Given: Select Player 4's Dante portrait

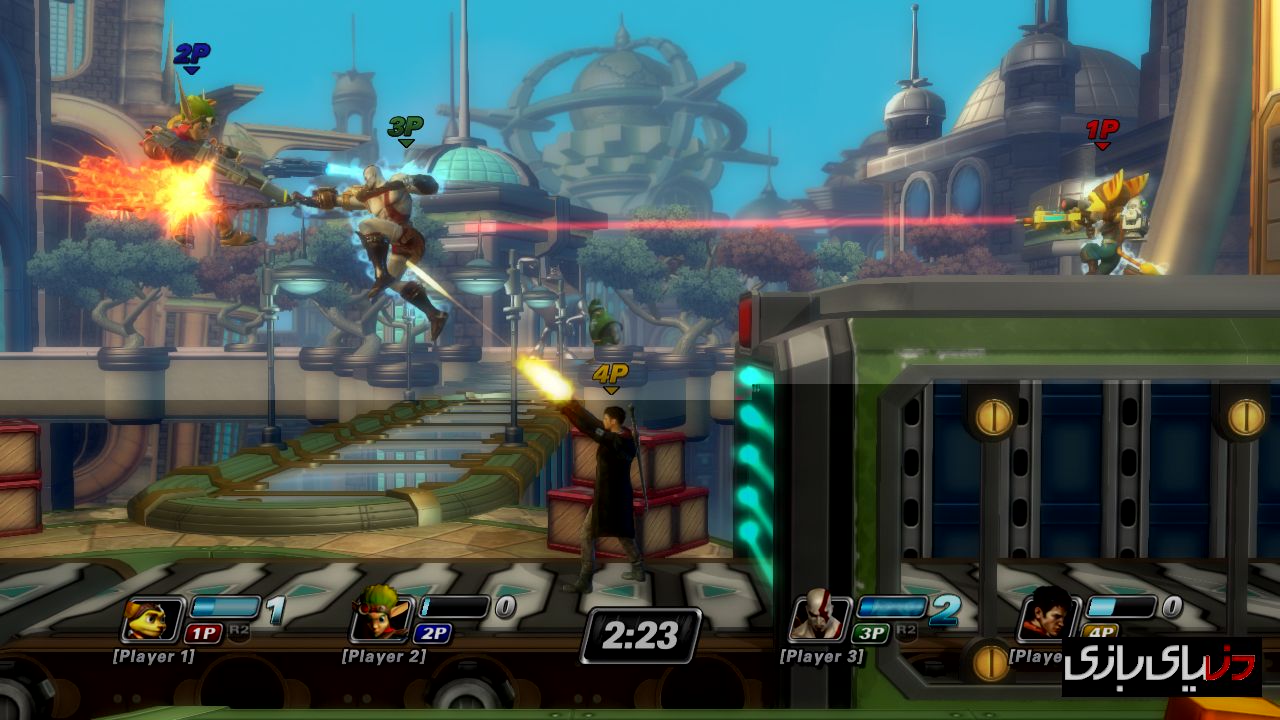Looking at the screenshot, I should pyautogui.click(x=1047, y=617).
